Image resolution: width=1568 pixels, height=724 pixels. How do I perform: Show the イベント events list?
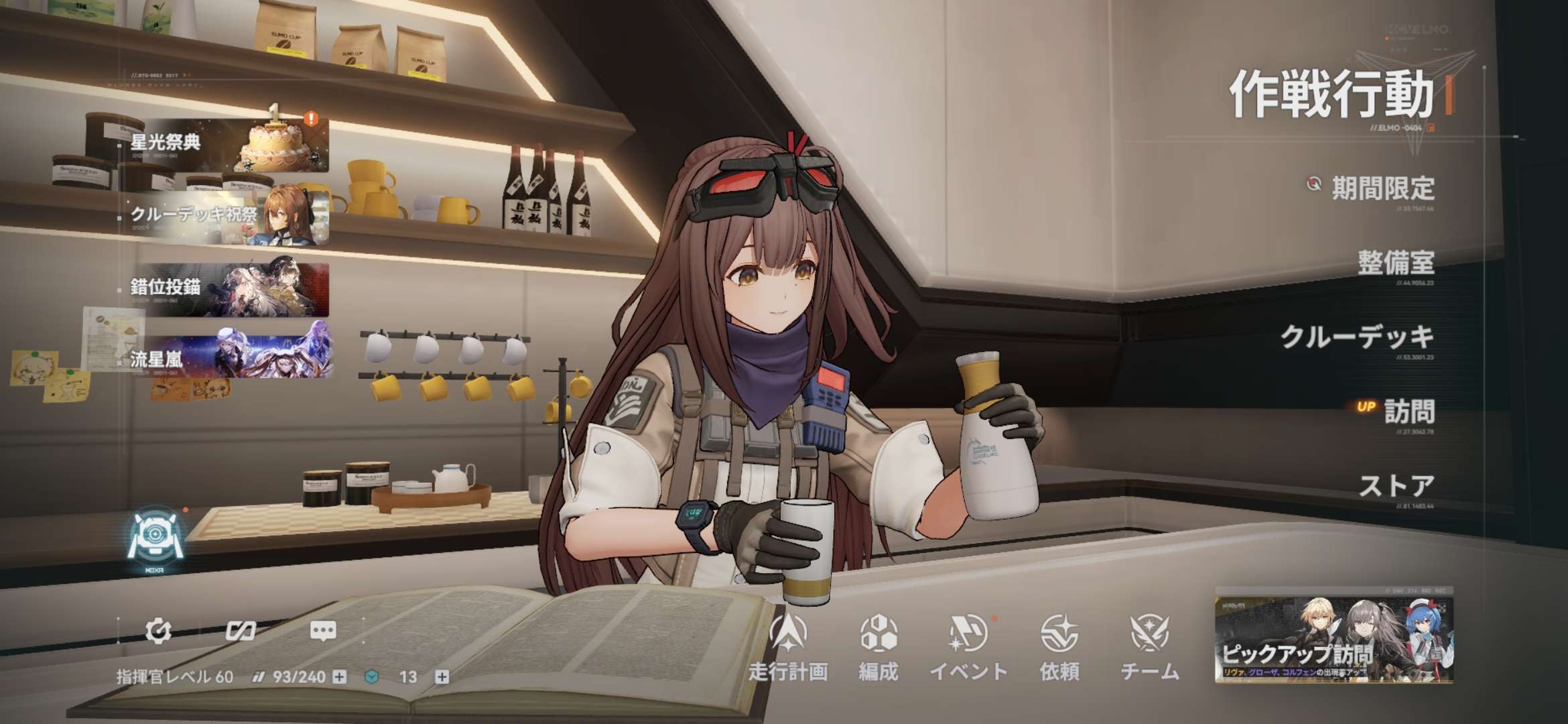968,647
